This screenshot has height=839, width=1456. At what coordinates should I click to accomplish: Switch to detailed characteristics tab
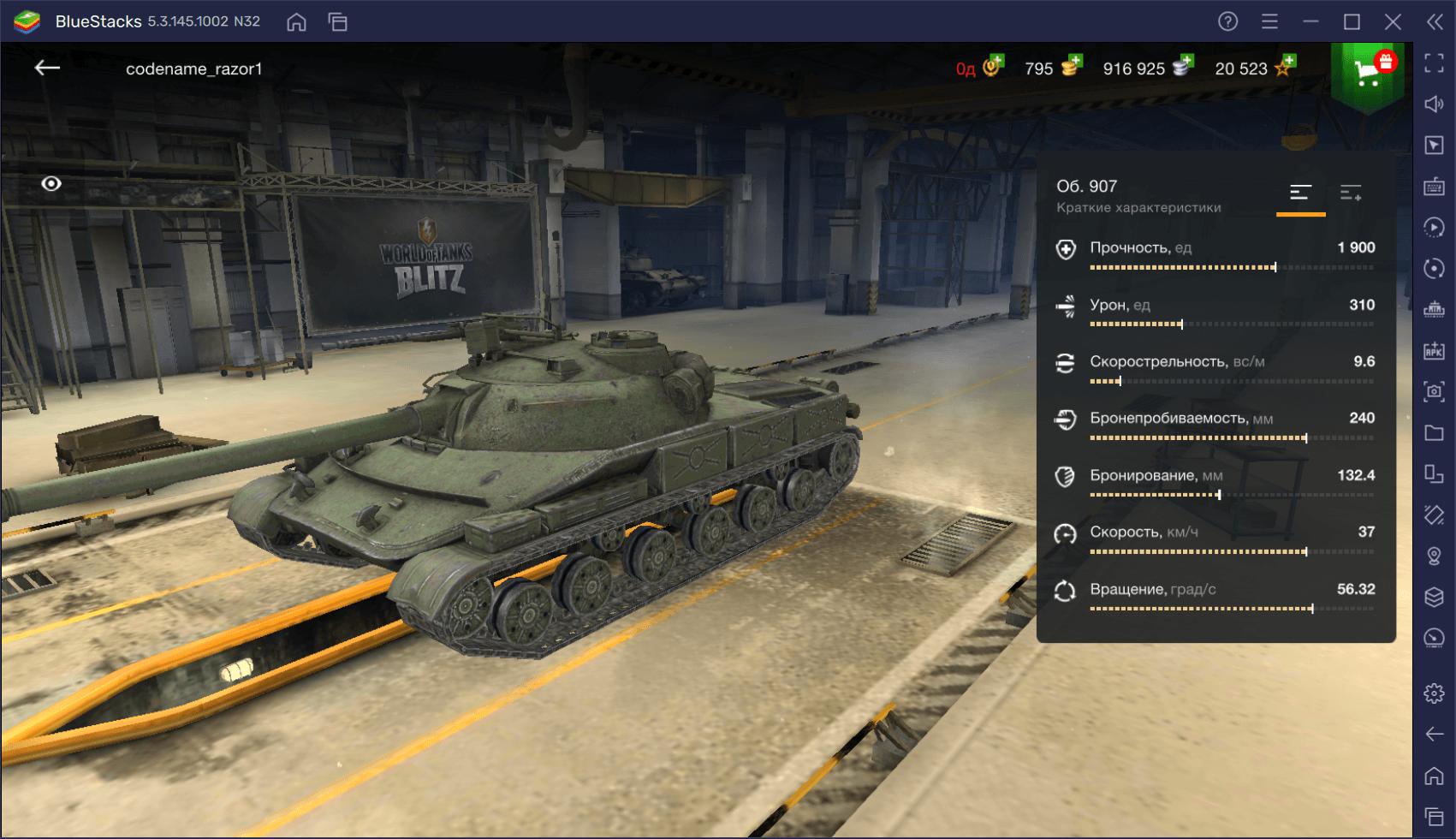click(1351, 193)
